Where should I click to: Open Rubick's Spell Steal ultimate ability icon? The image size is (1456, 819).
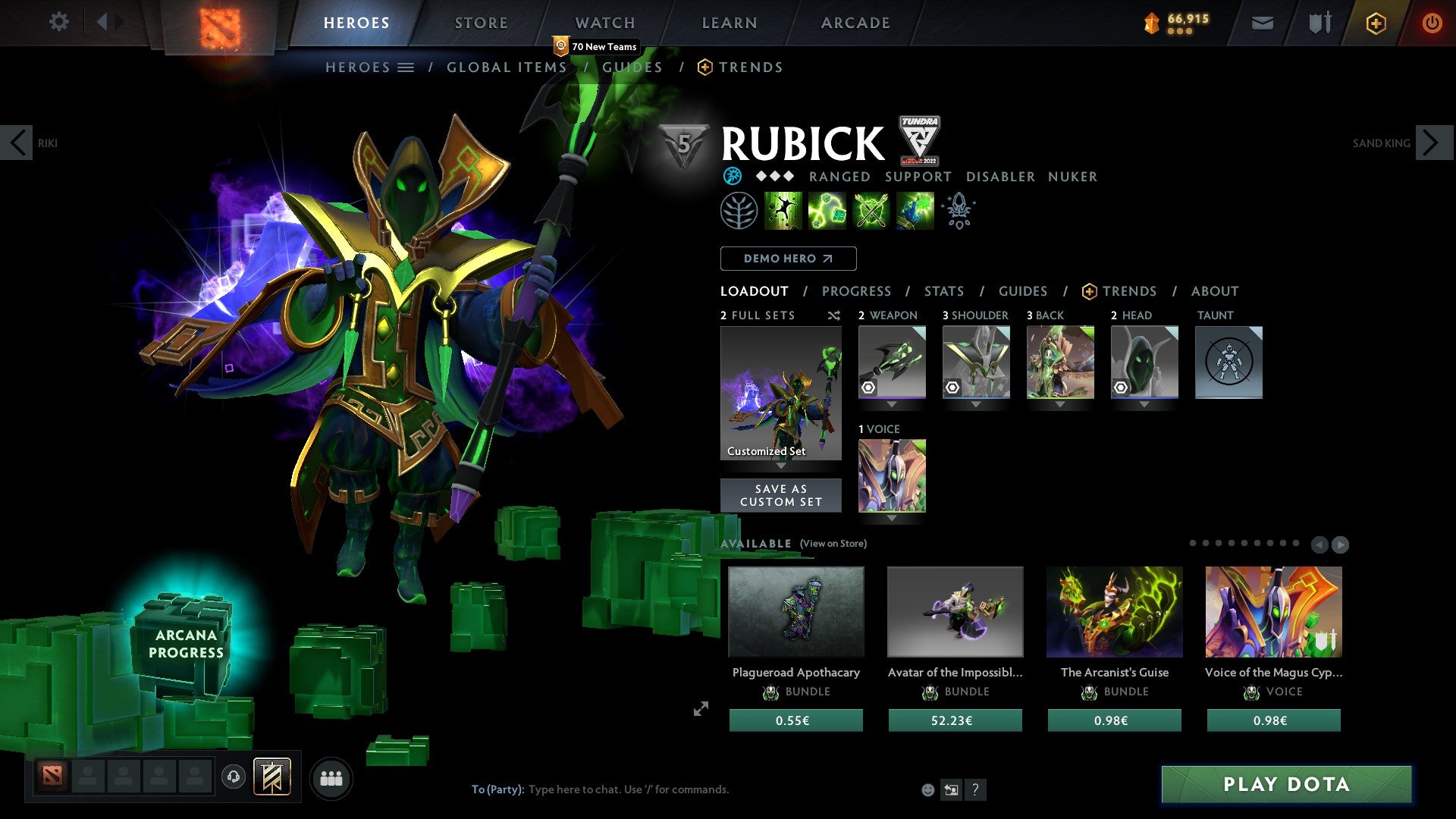[913, 211]
